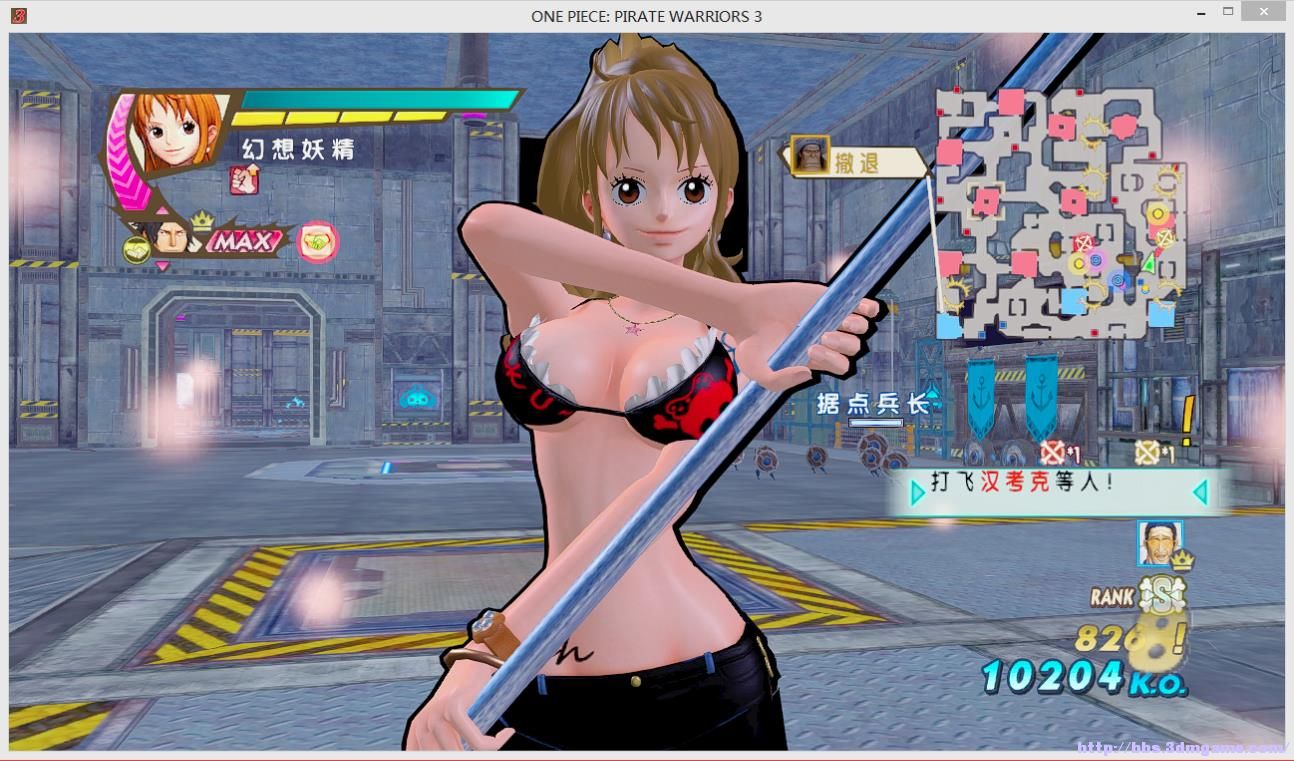
Task: Click the pink handshake kizuna icon
Action: pyautogui.click(x=318, y=241)
